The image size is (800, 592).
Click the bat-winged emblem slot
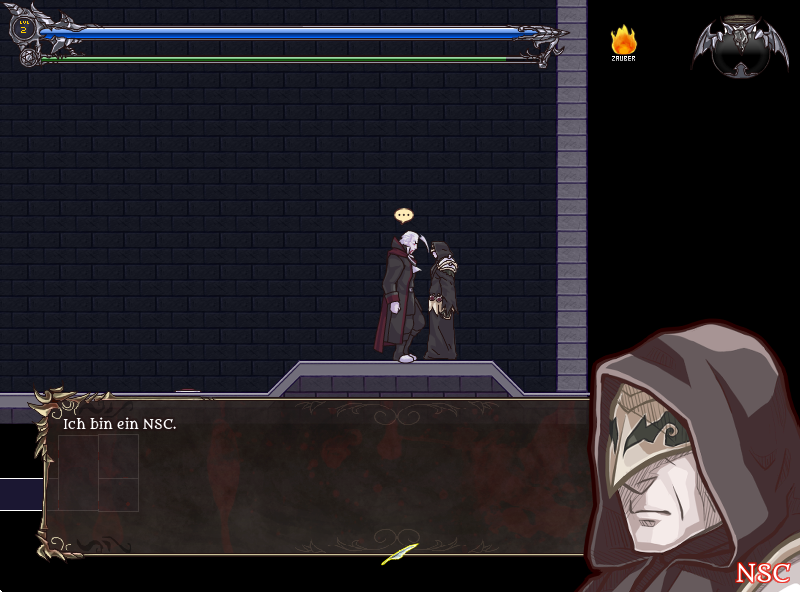(x=739, y=45)
